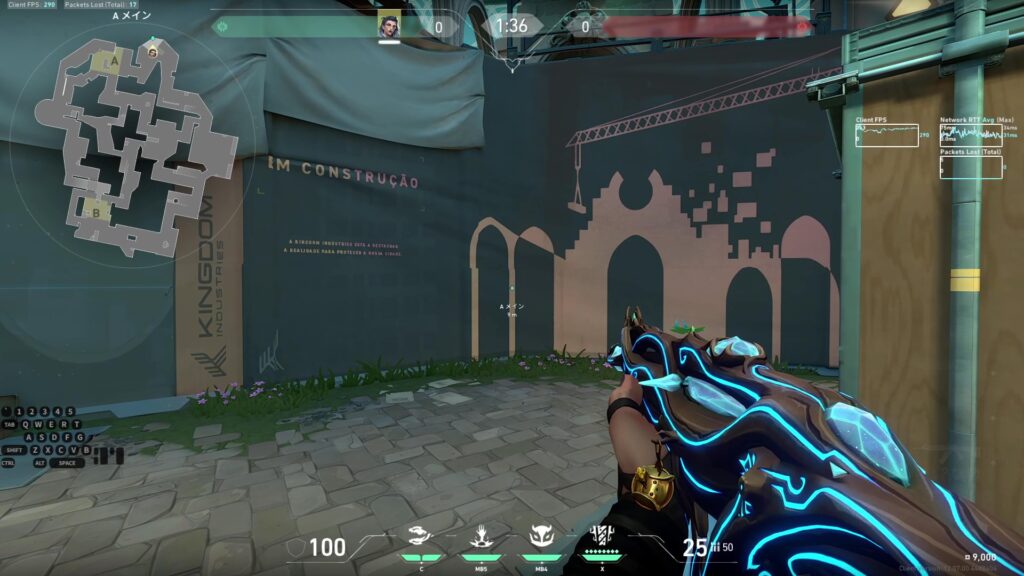The height and width of the screenshot is (576, 1024).
Task: Activate the MB5 raised hand ability
Action: (482, 535)
